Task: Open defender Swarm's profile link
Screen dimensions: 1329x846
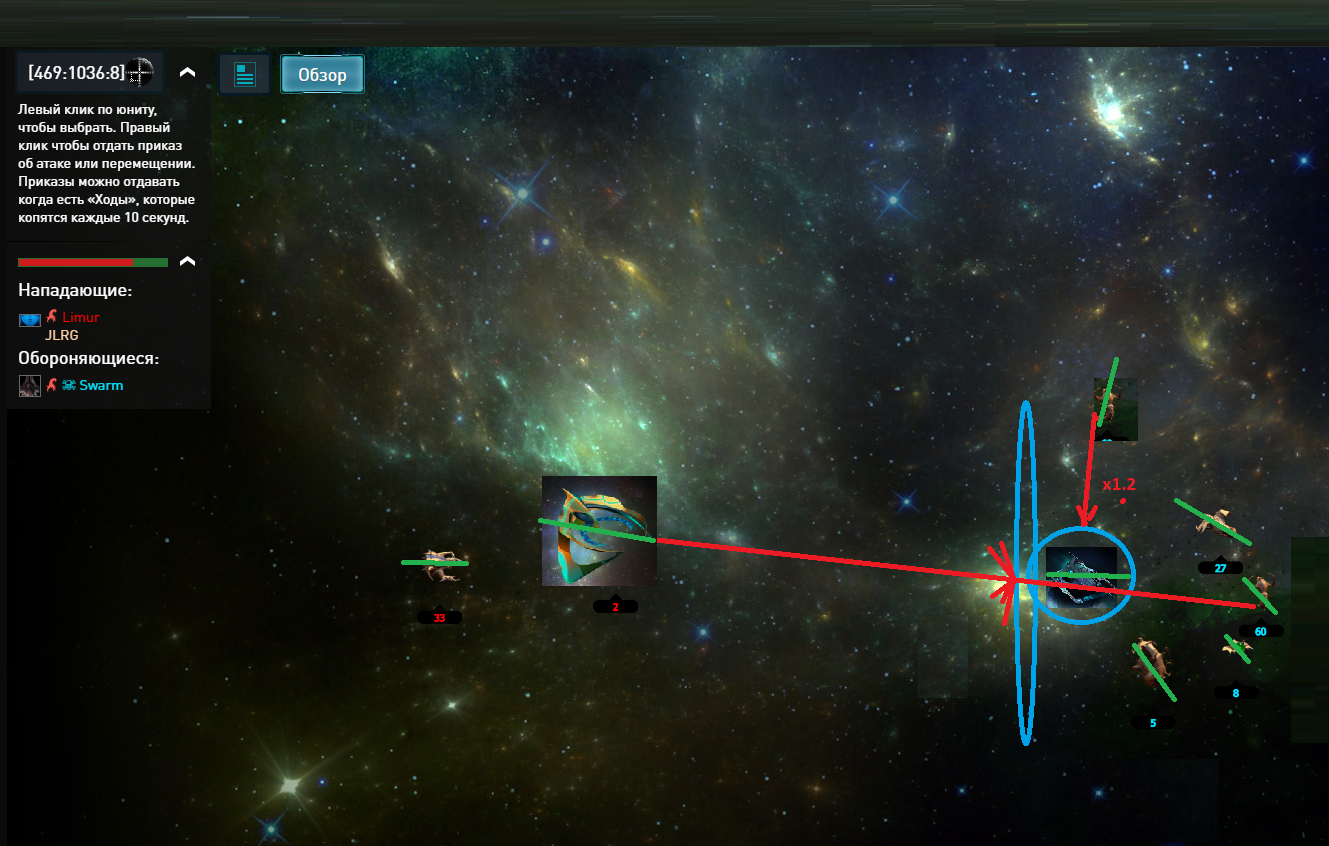Action: [x=101, y=385]
